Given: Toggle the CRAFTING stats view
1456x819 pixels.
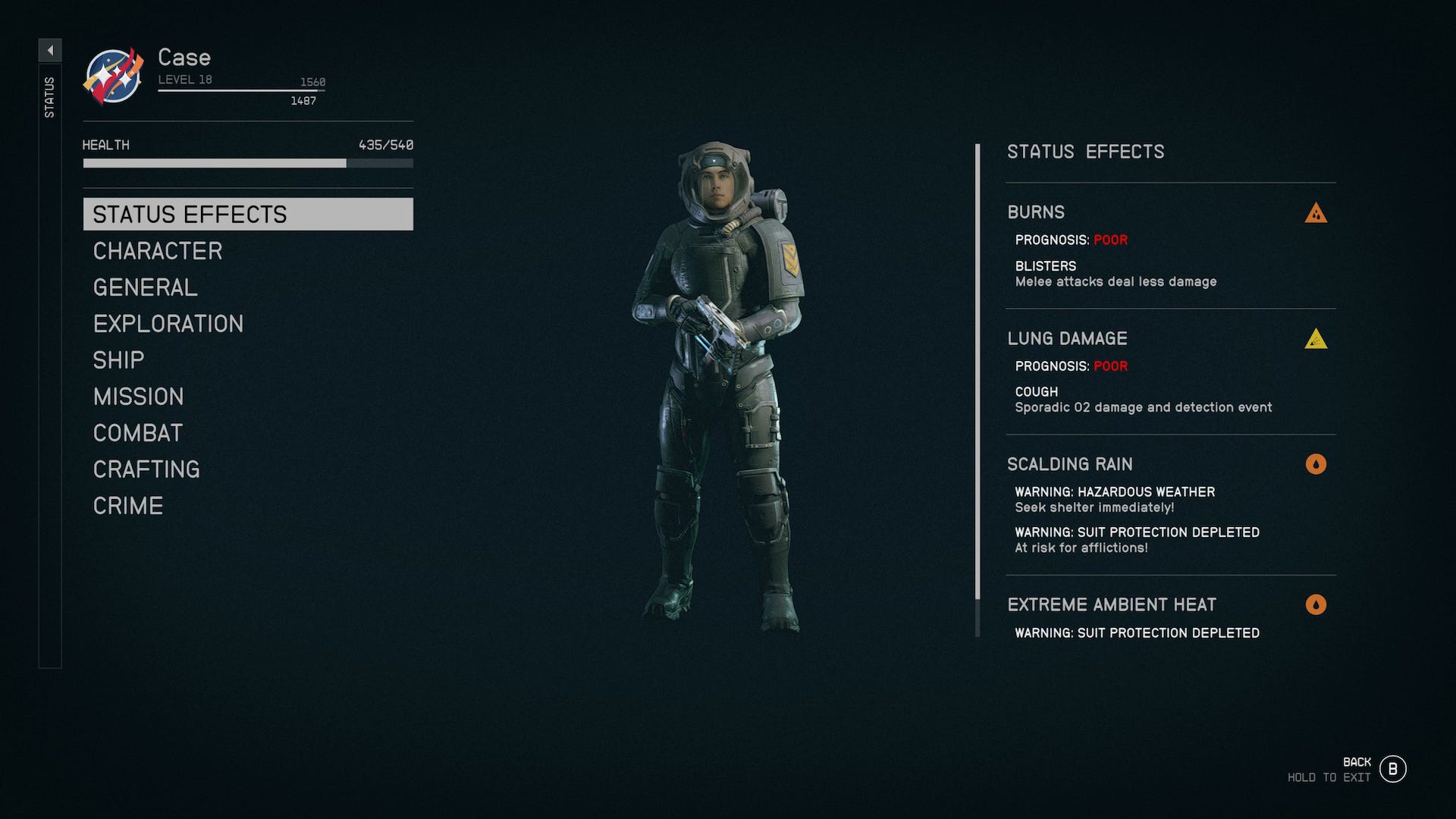Looking at the screenshot, I should click(146, 469).
